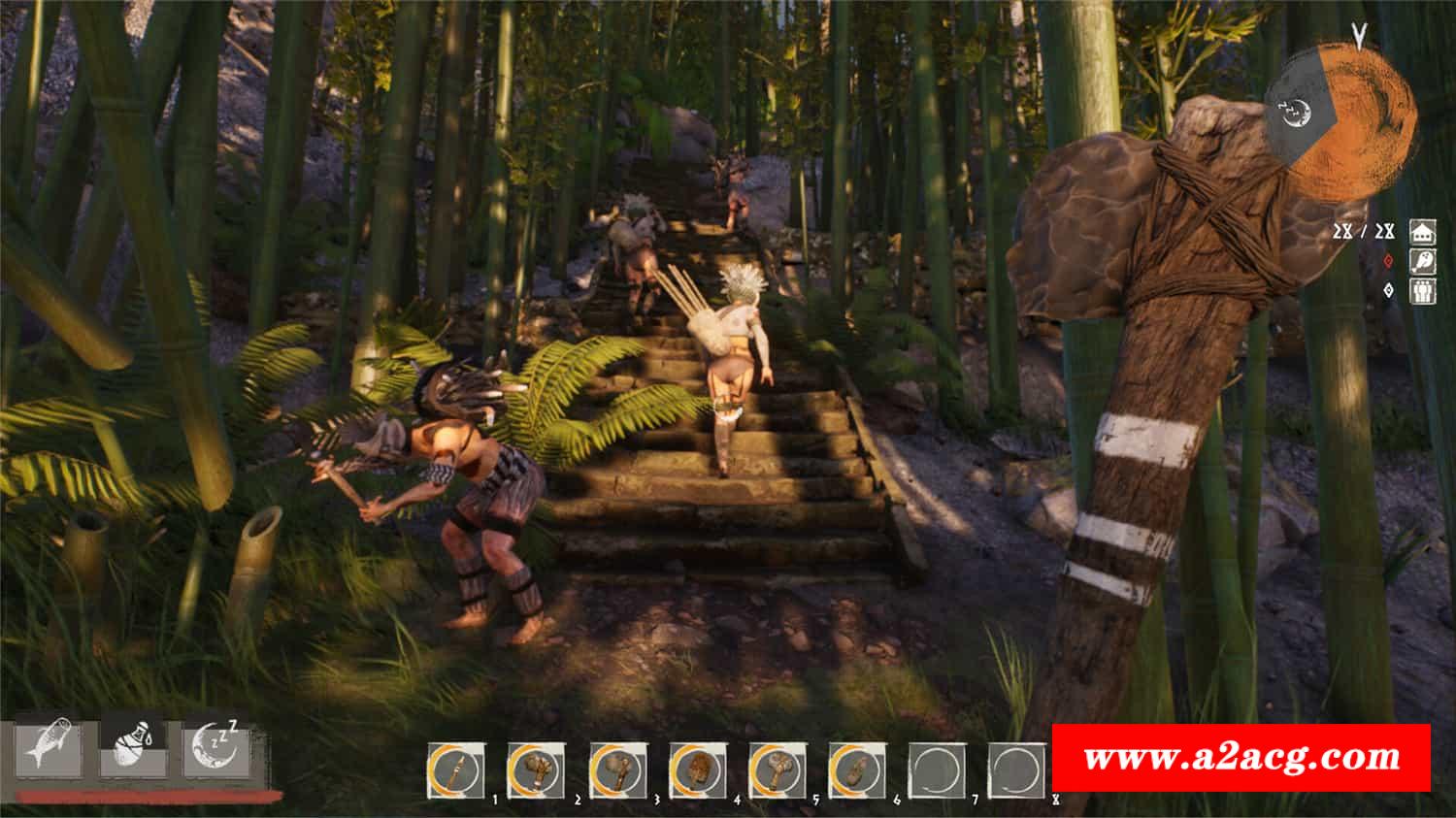Image resolution: width=1456 pixels, height=818 pixels.
Task: Equip the stone hammer in slot 2
Action: (535, 771)
